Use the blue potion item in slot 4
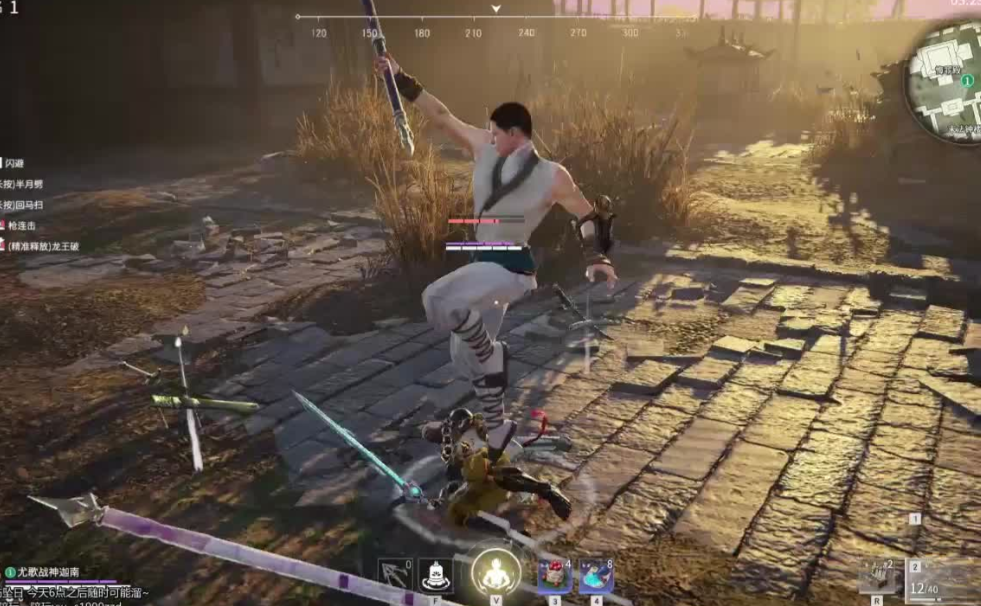The image size is (981, 606). (x=596, y=577)
